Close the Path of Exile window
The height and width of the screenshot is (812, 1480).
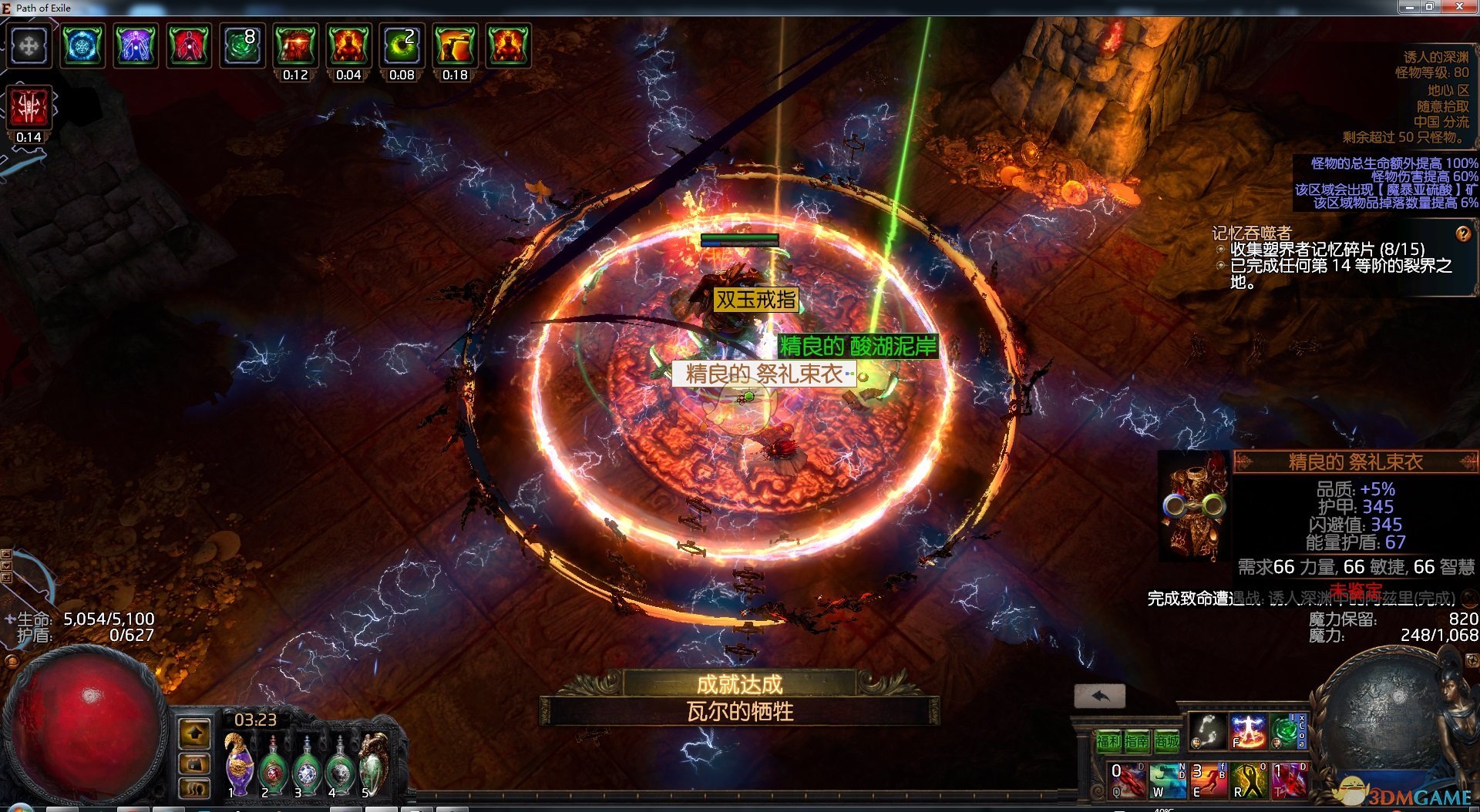pos(1459,7)
